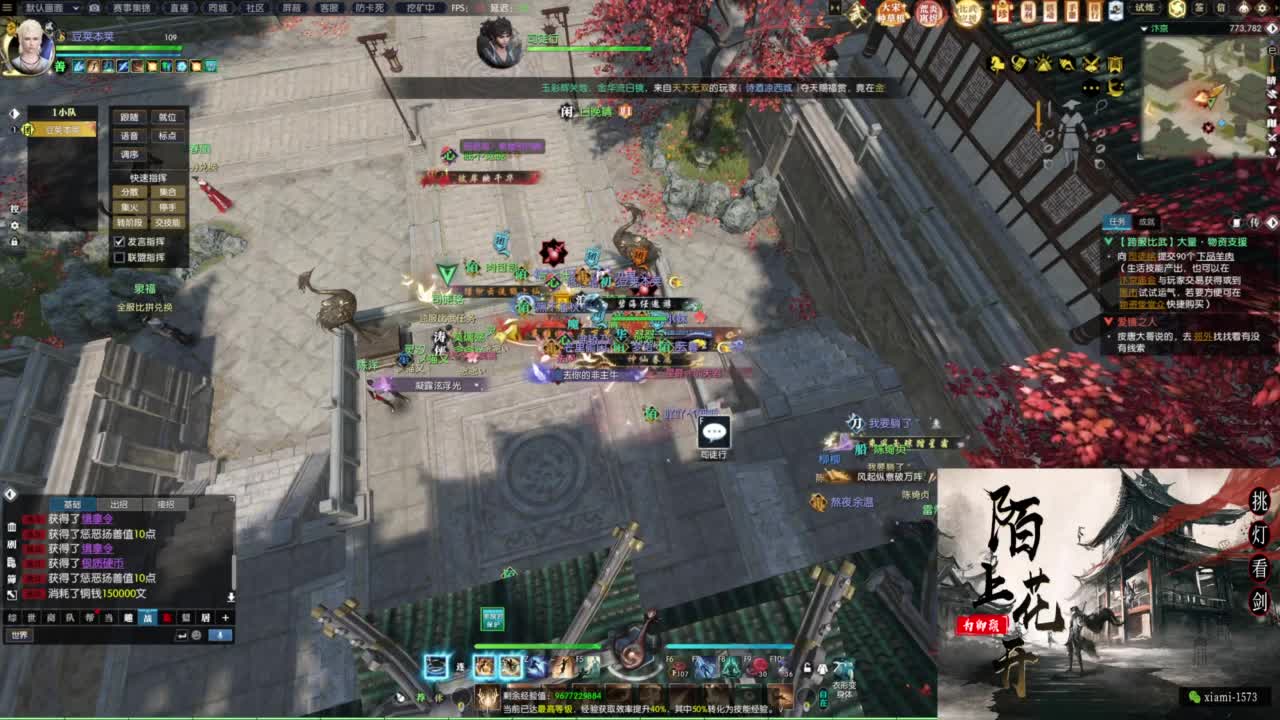Viewport: 1280px width, 720px height.
Task: Open the 世界 chat channel selector
Action: 19,634
